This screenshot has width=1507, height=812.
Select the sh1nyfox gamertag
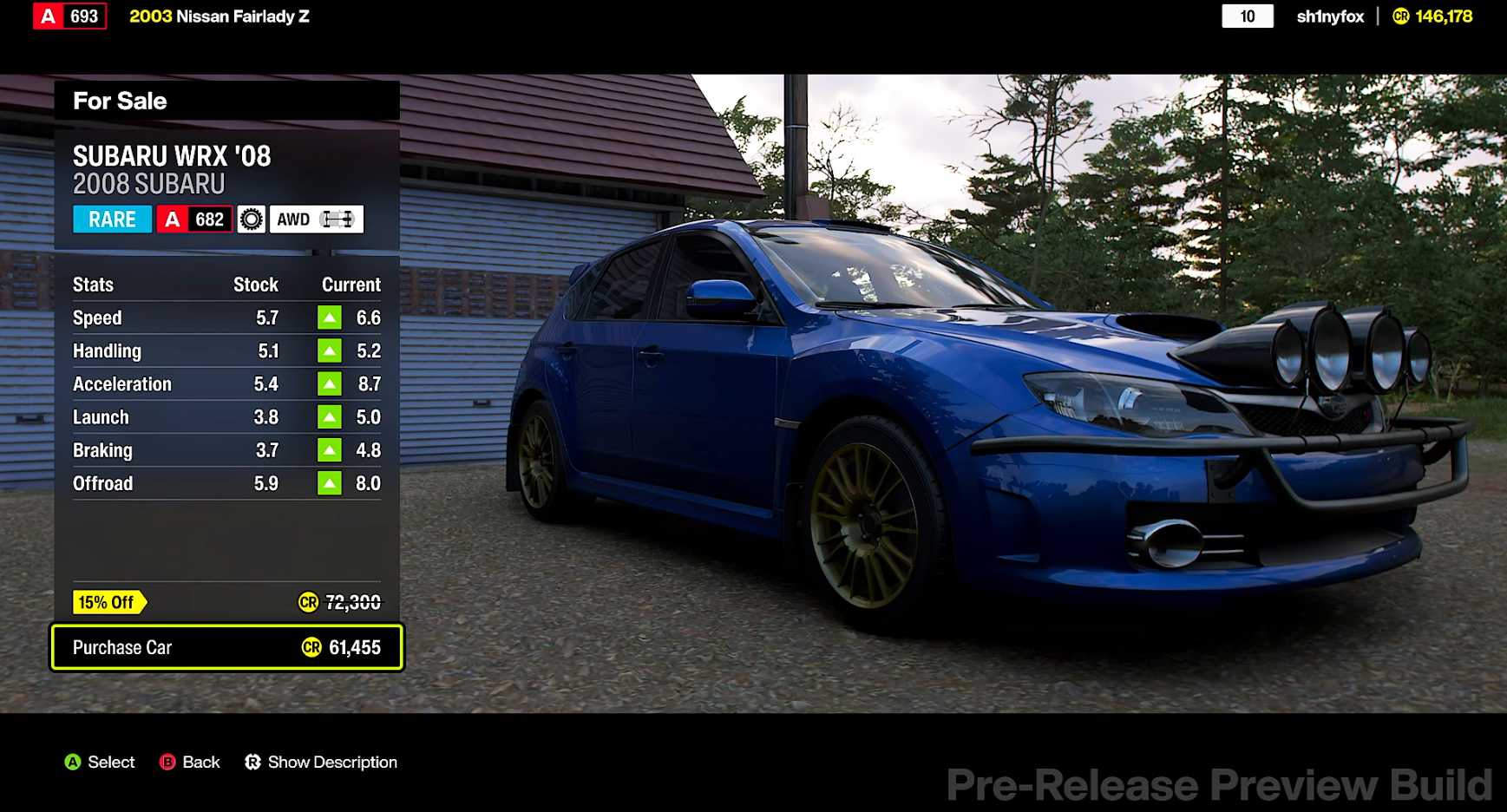coord(1328,16)
